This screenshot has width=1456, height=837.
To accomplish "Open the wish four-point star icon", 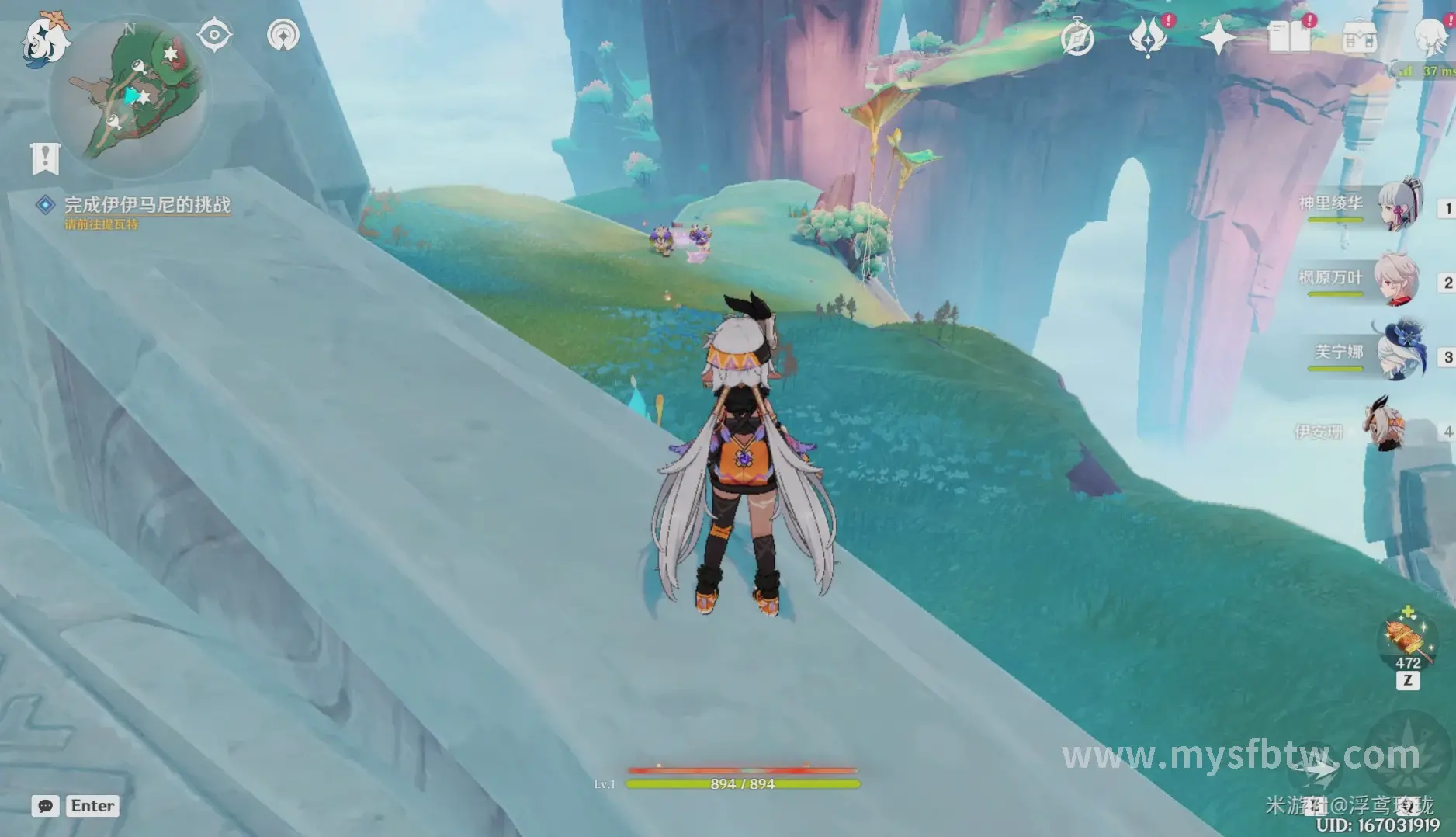I will coord(1217,37).
